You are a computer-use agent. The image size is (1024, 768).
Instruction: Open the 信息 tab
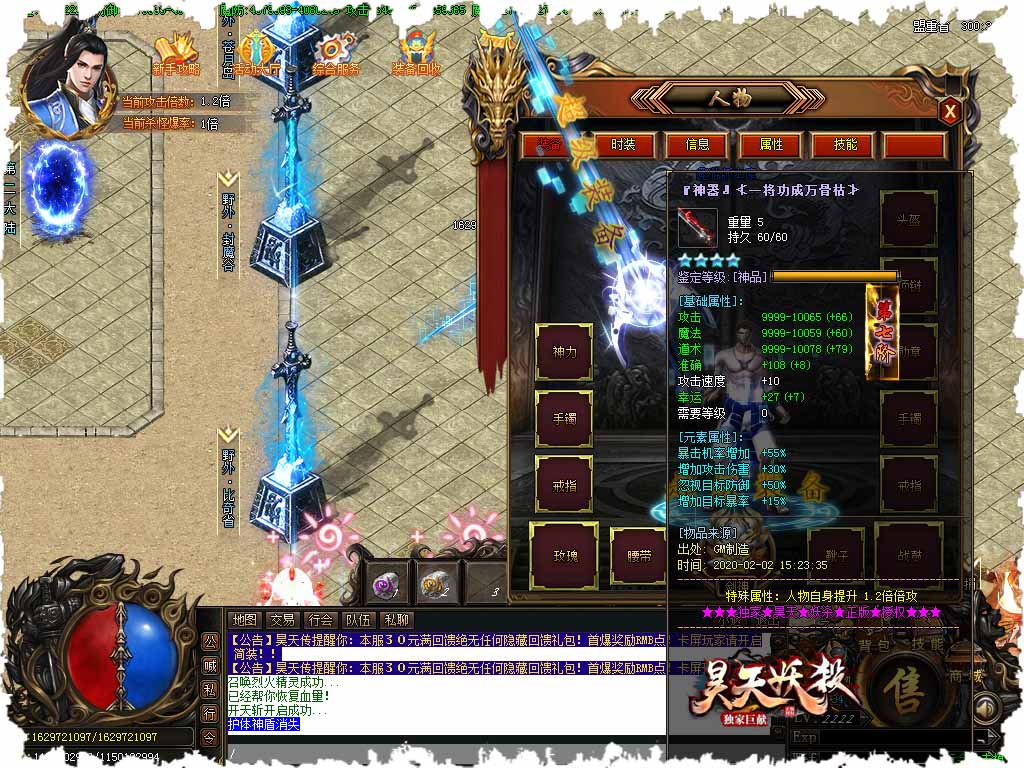pyautogui.click(x=697, y=145)
